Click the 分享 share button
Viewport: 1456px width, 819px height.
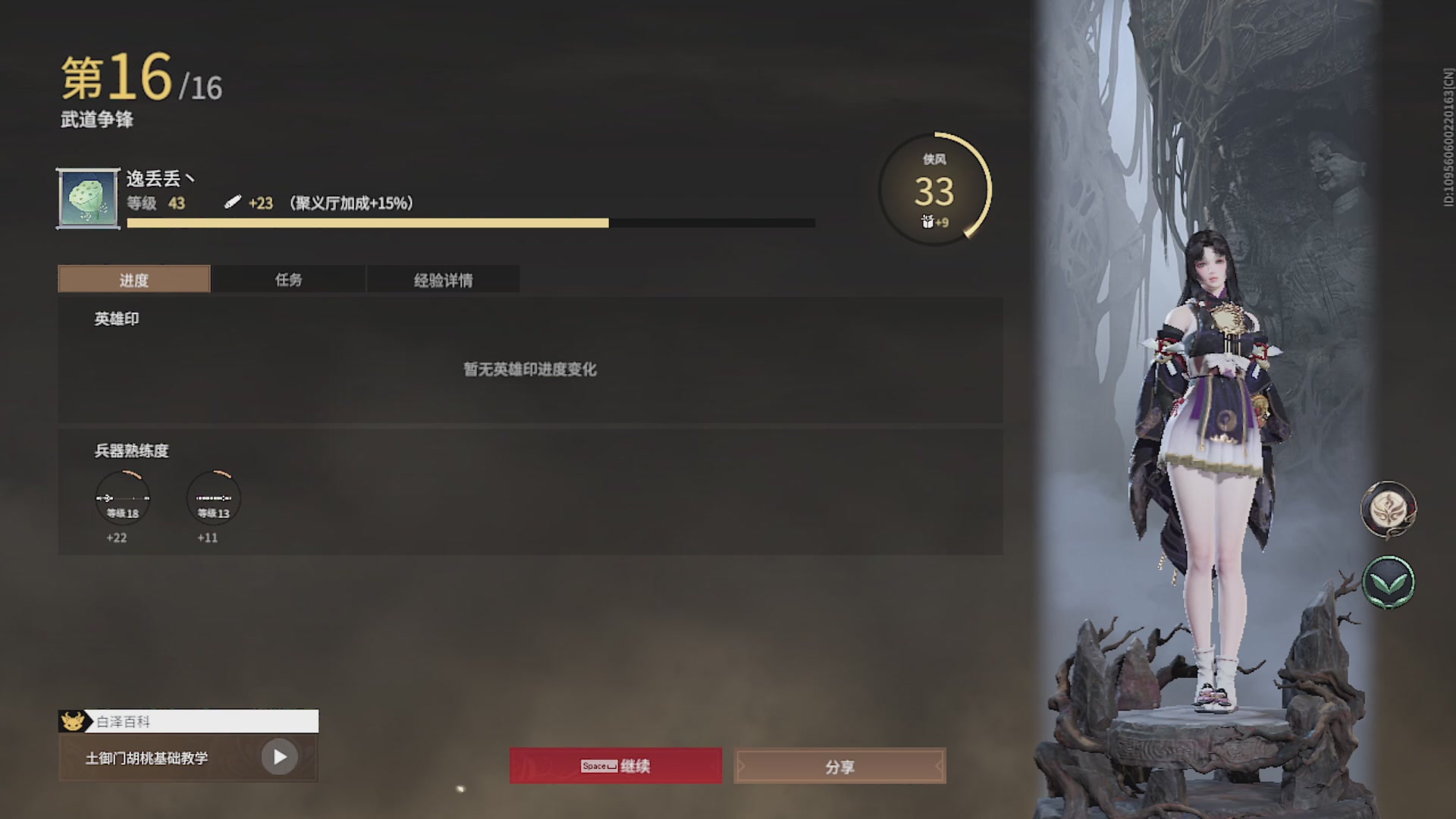pos(839,767)
